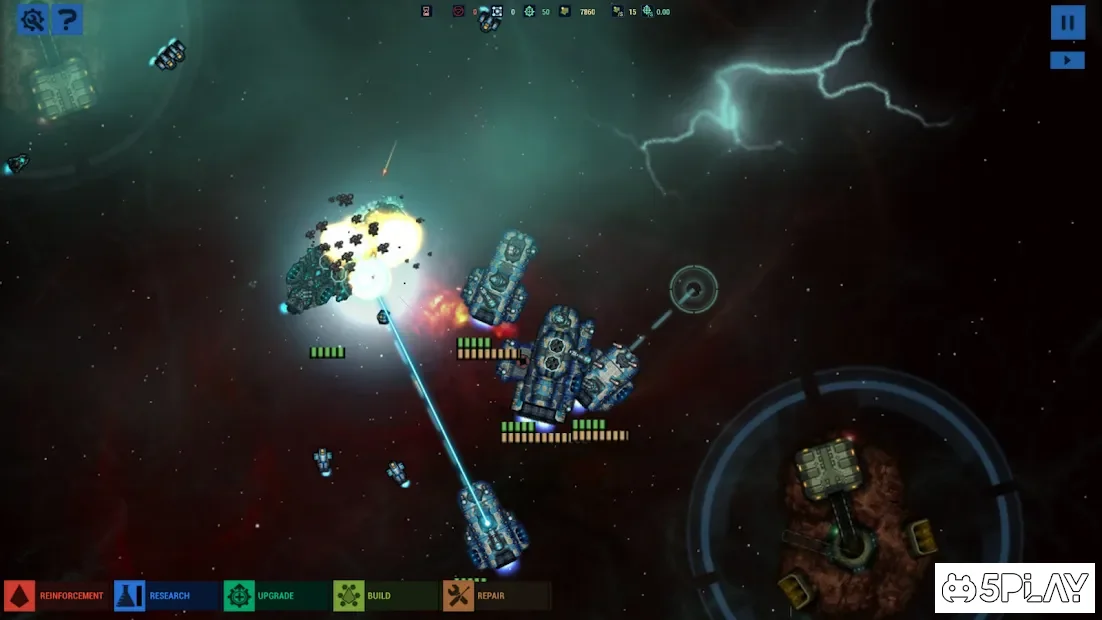Open the Research menu
This screenshot has width=1102, height=620.
(165, 596)
